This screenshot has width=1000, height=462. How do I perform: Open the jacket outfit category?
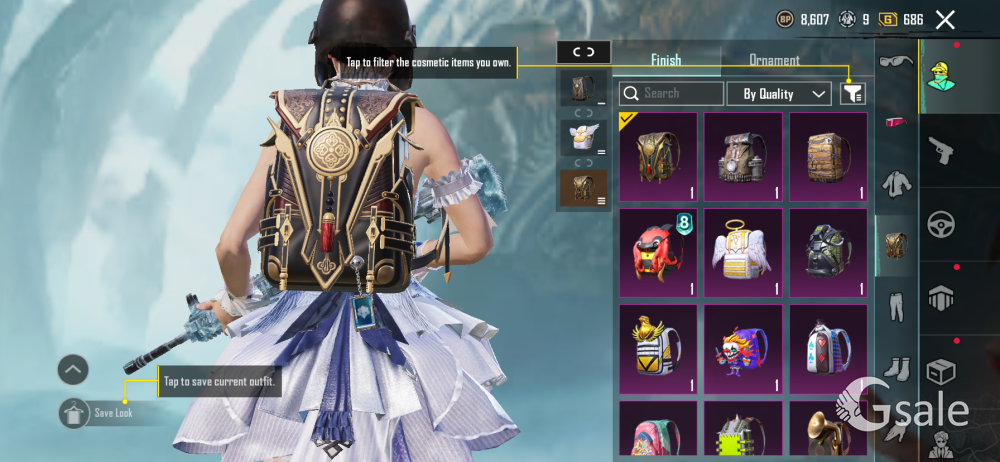tap(895, 184)
